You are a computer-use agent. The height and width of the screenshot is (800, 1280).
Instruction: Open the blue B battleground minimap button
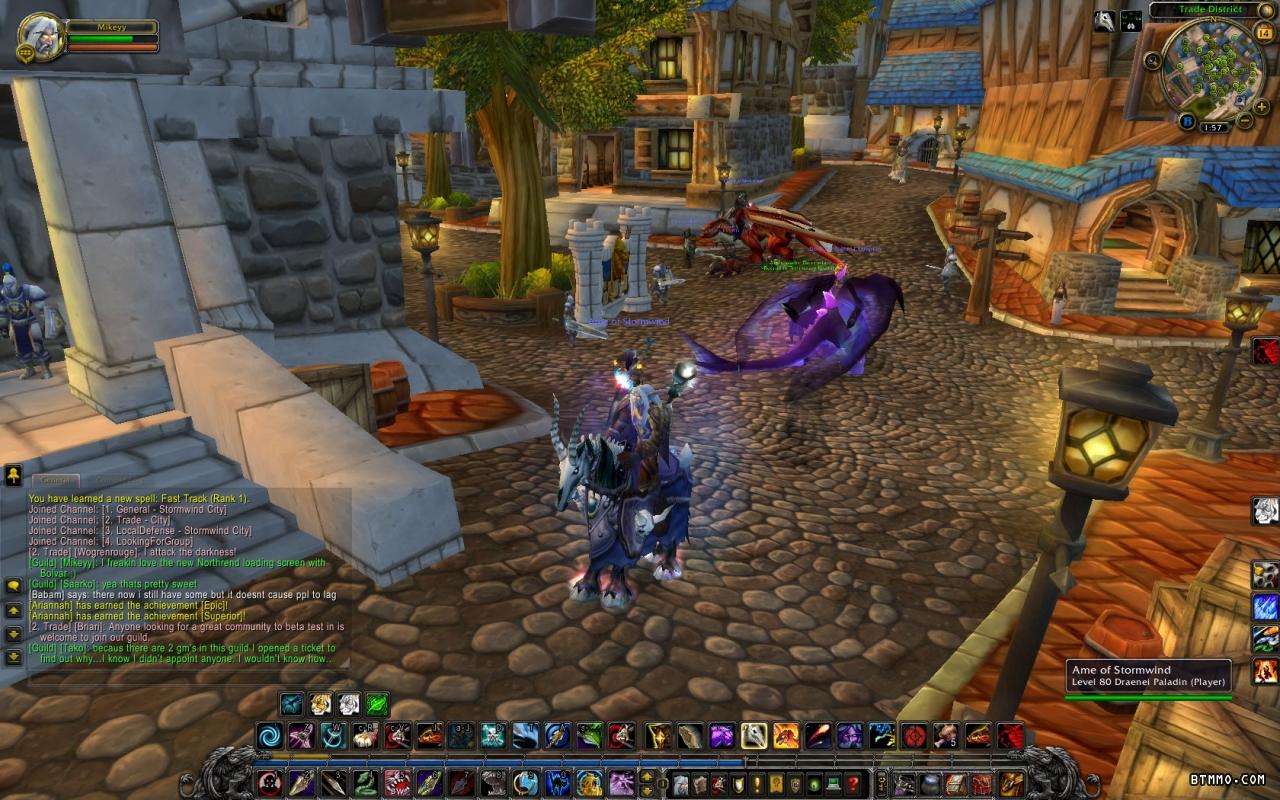point(1188,121)
